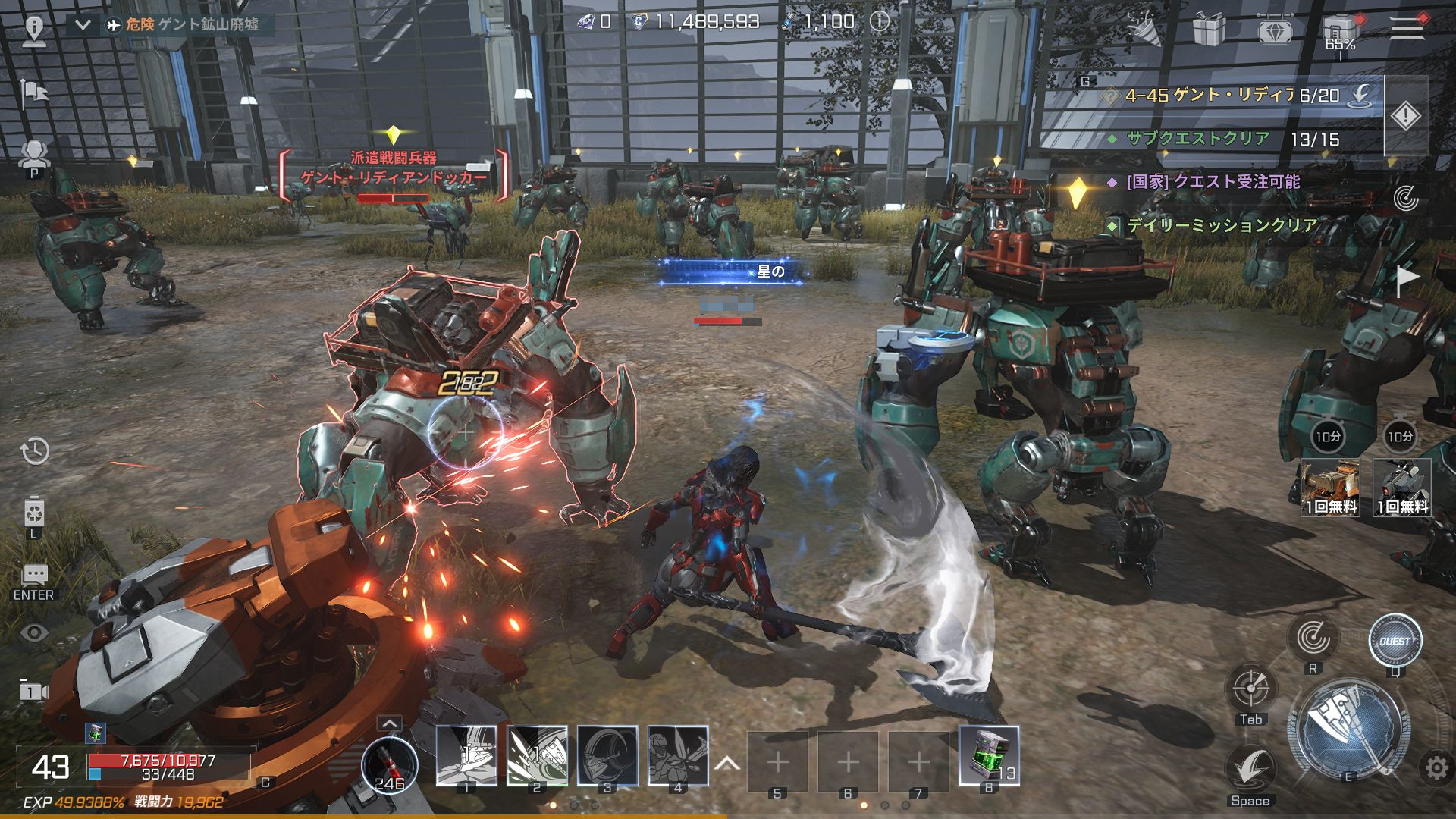The height and width of the screenshot is (819, 1456).
Task: Open the map location pin
Action: coord(34,29)
